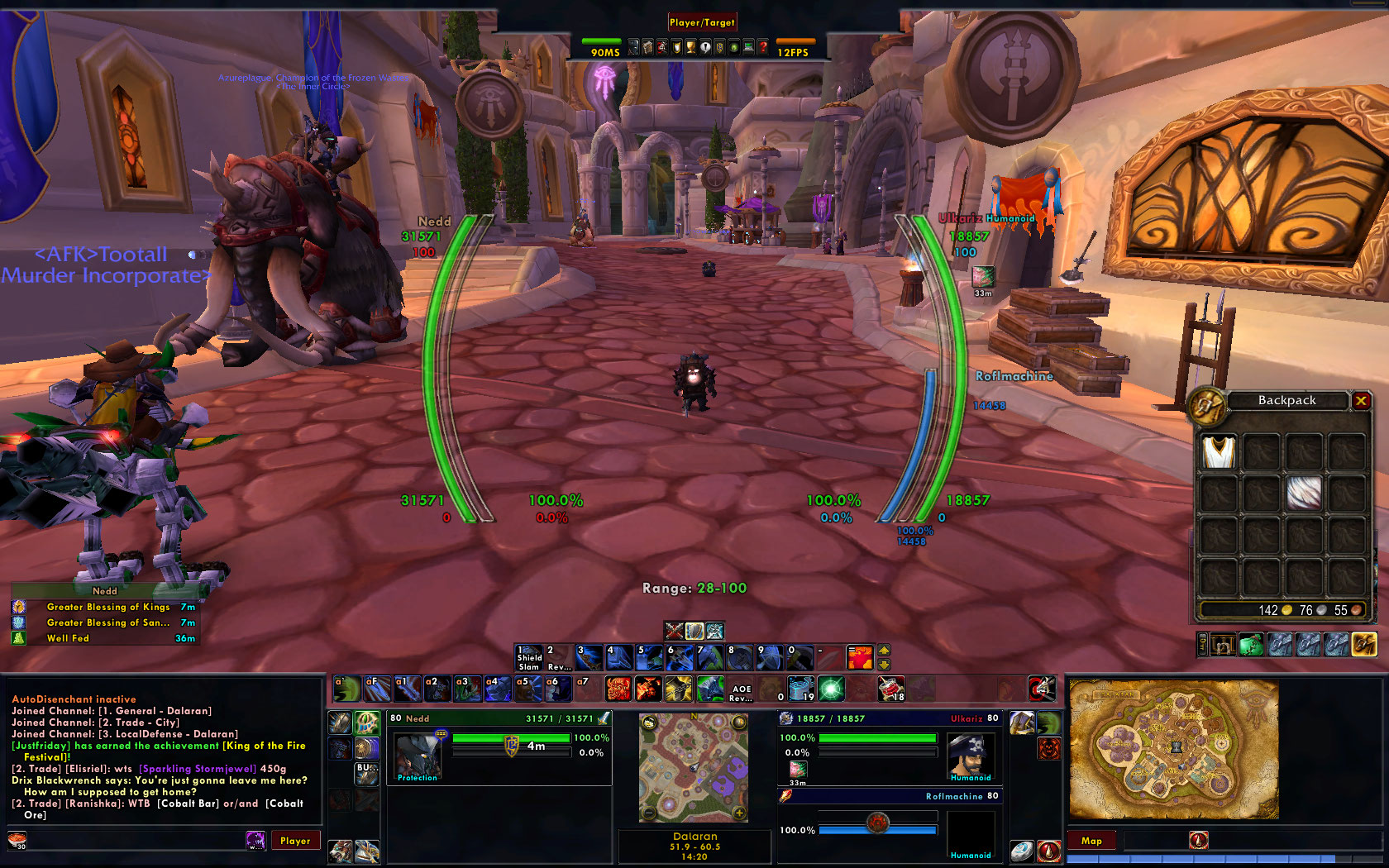Screen dimensions: 1389x868
Task: Select the green bag in bag bar
Action: (1251, 644)
